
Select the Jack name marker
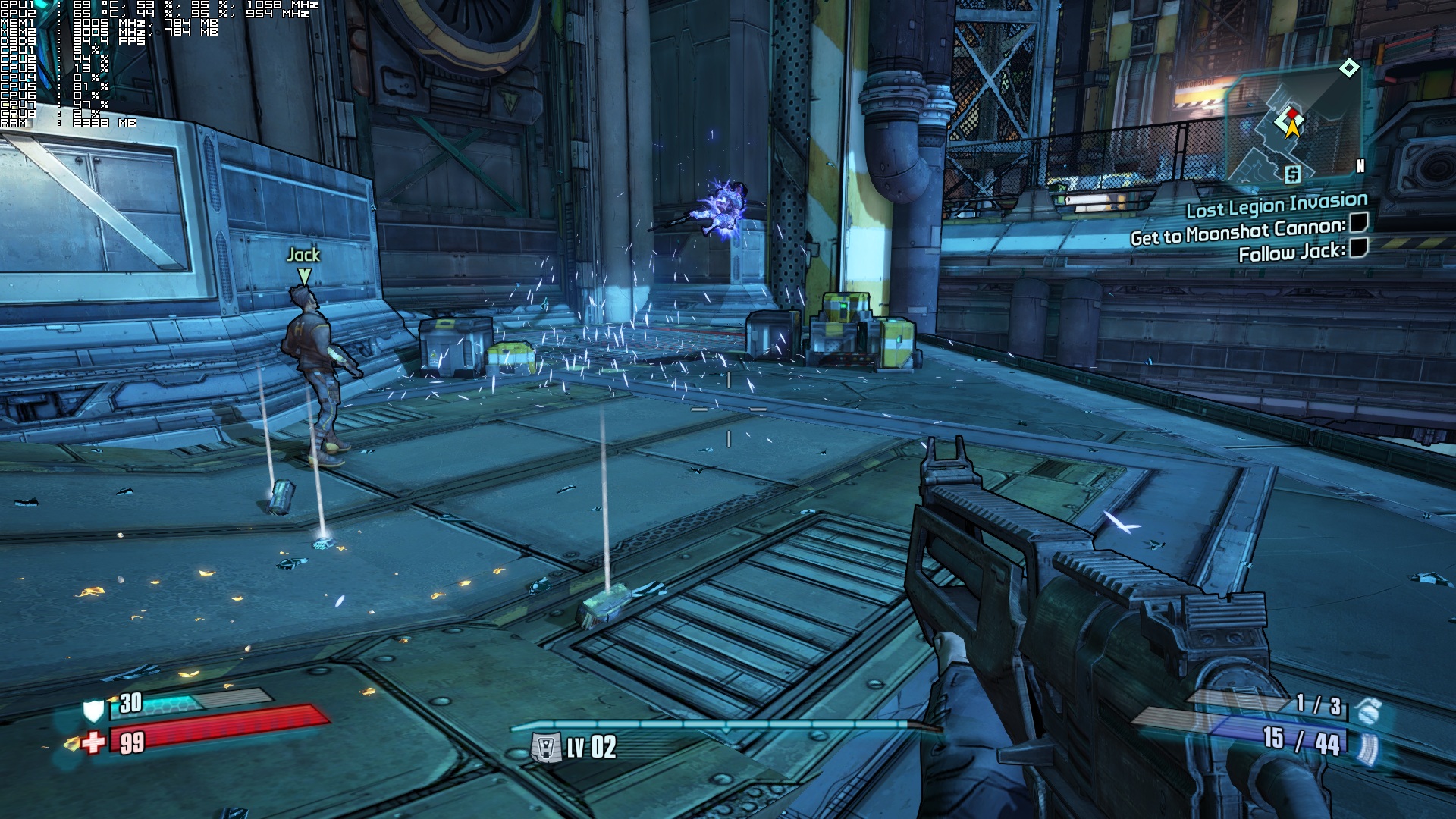click(x=303, y=256)
